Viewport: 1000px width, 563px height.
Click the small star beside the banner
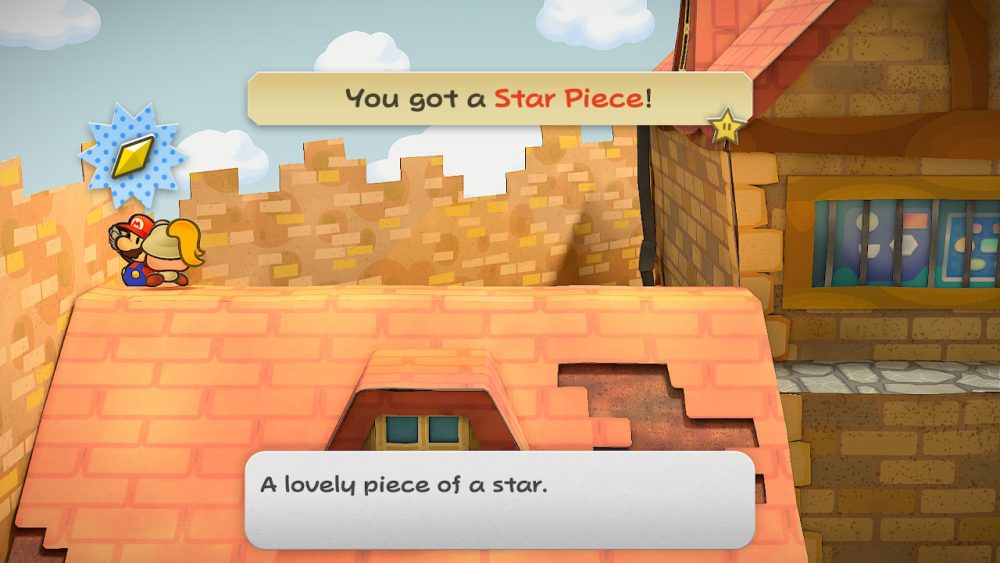tap(726, 125)
